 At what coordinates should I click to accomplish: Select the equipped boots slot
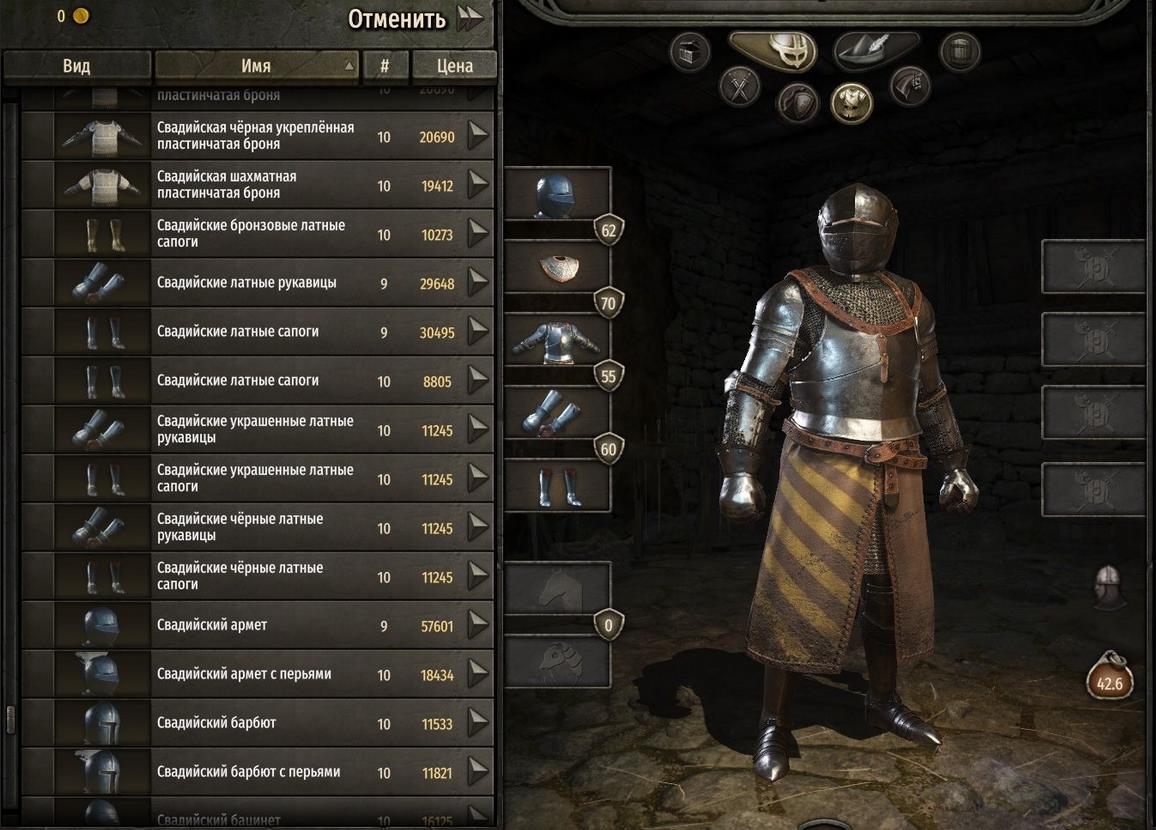pyautogui.click(x=558, y=487)
